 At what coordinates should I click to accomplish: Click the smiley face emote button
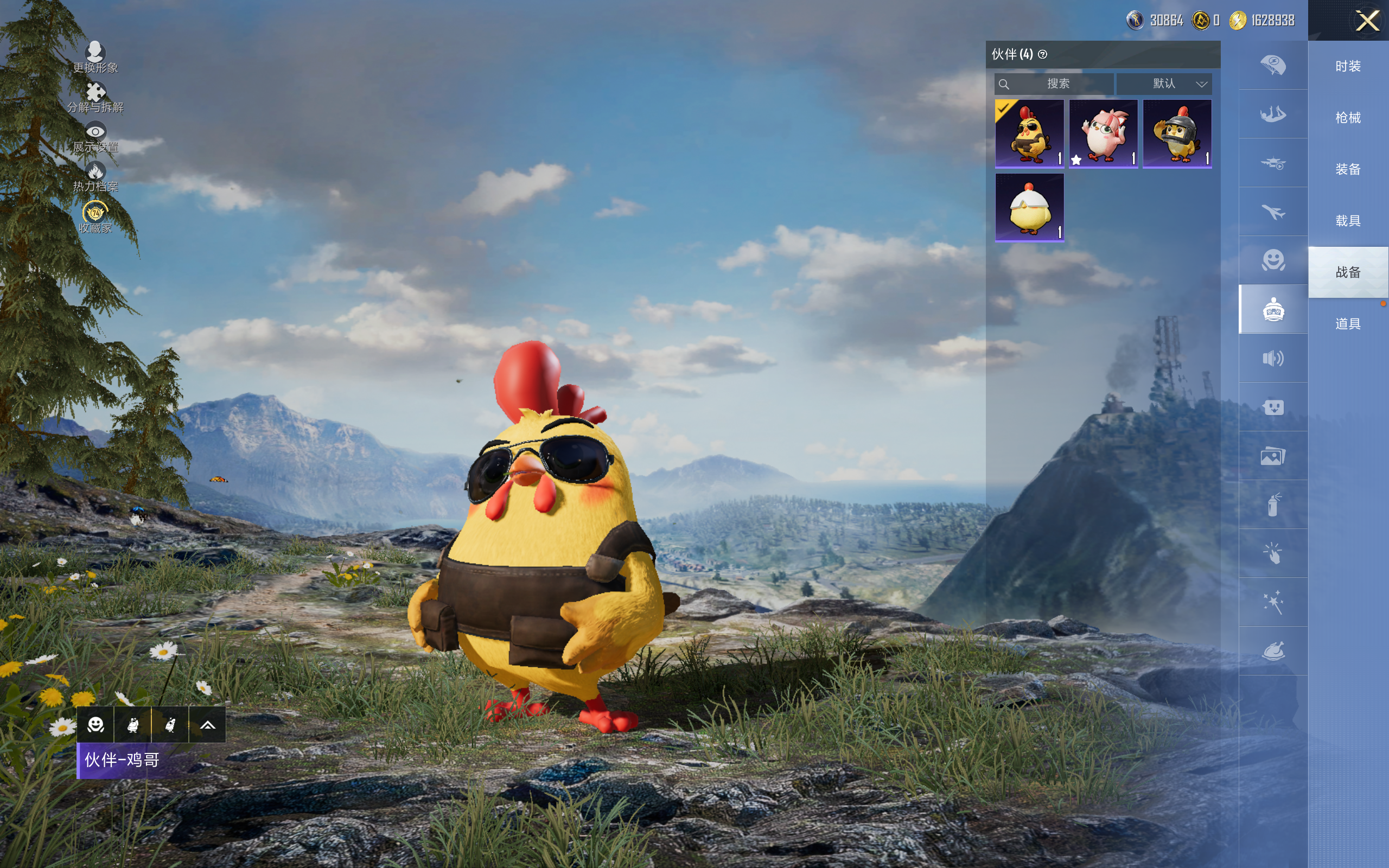(x=95, y=725)
